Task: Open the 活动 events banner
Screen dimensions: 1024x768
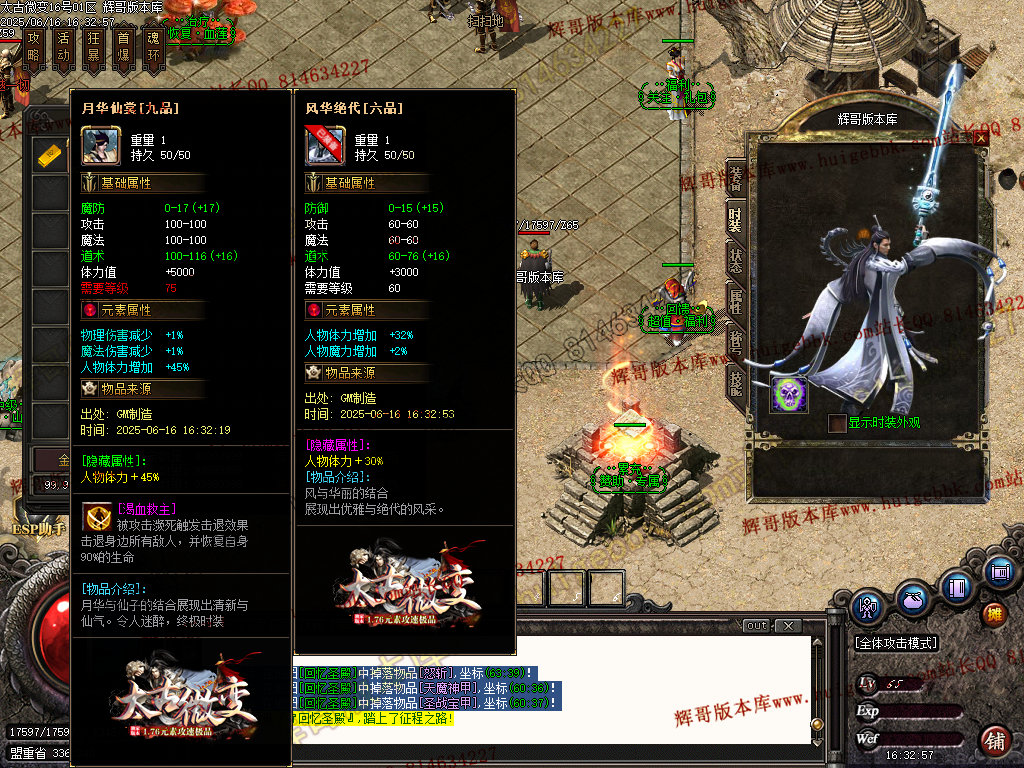Action: (64, 48)
